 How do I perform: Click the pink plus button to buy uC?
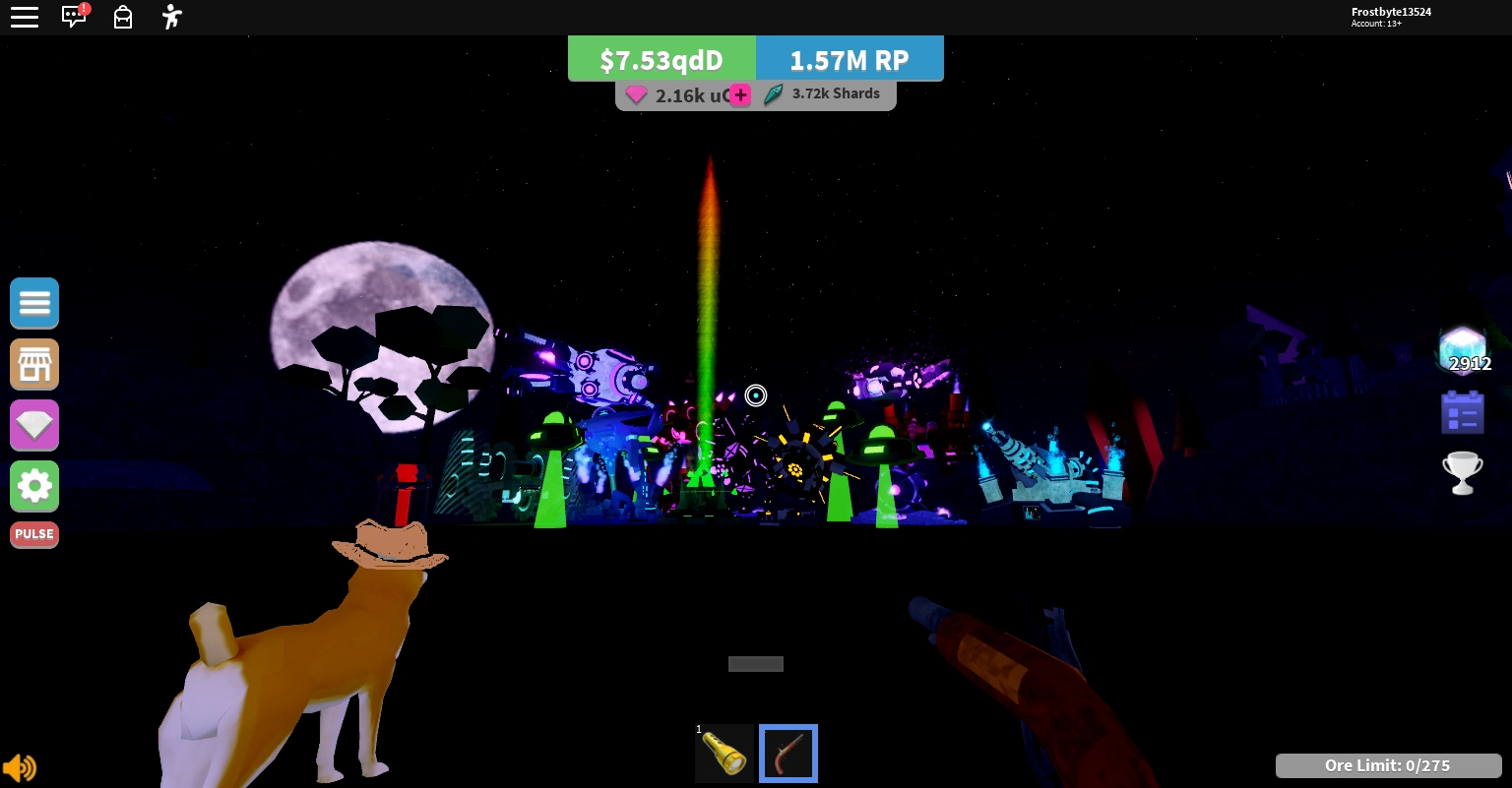(740, 95)
